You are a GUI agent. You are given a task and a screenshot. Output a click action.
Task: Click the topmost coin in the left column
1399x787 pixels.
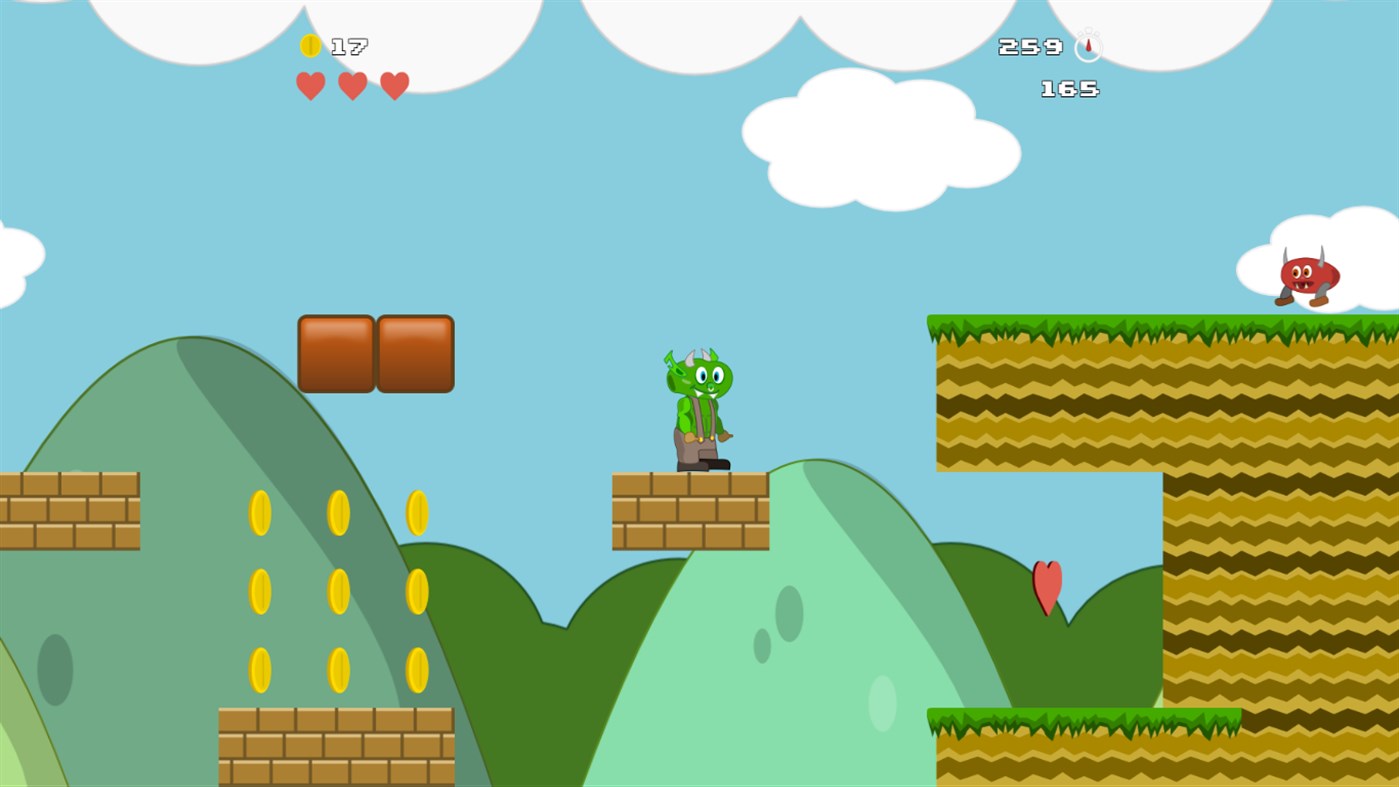tap(260, 510)
